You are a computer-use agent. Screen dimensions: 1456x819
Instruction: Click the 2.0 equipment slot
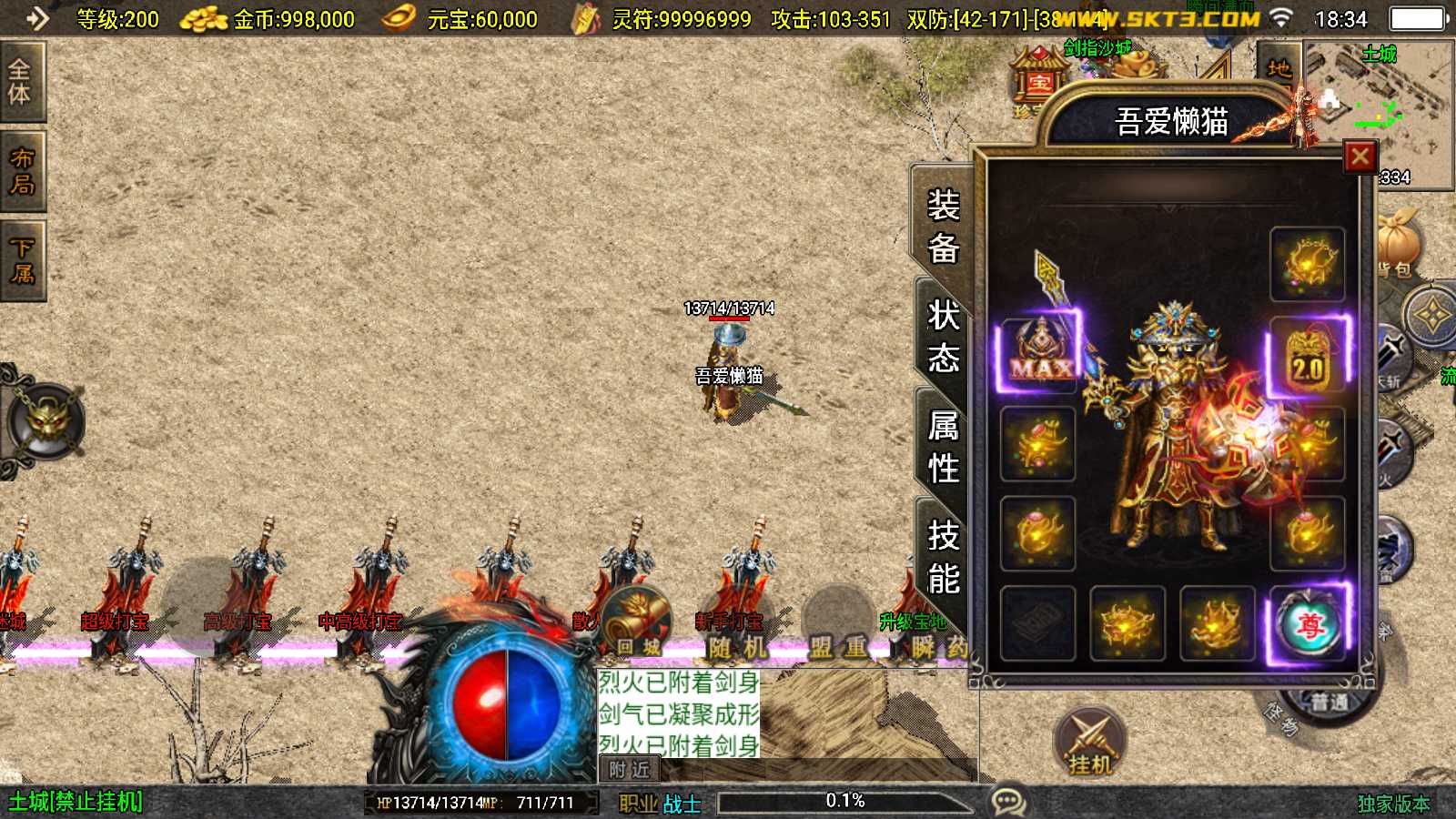[1307, 355]
